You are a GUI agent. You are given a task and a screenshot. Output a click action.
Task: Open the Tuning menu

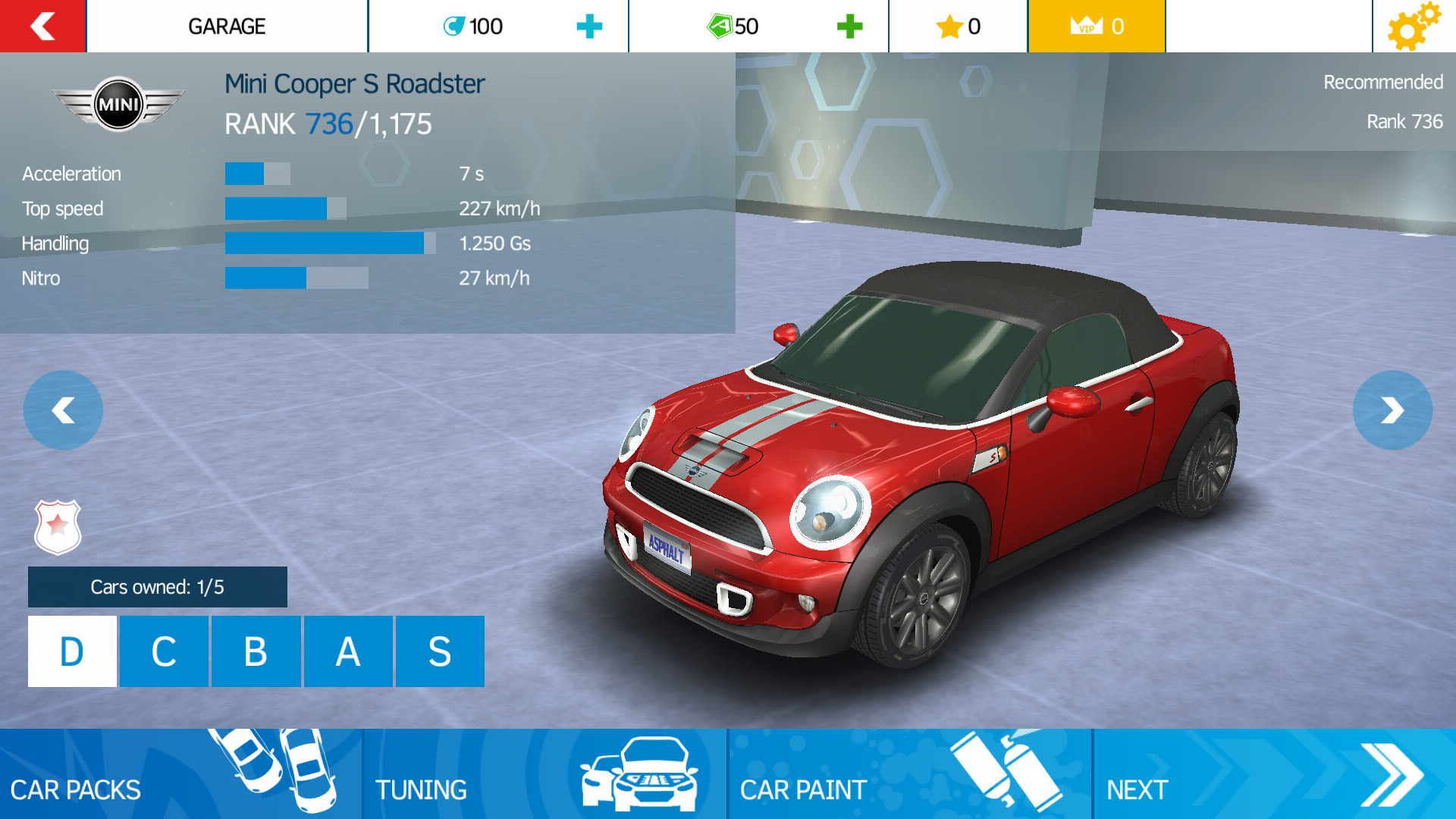click(544, 773)
